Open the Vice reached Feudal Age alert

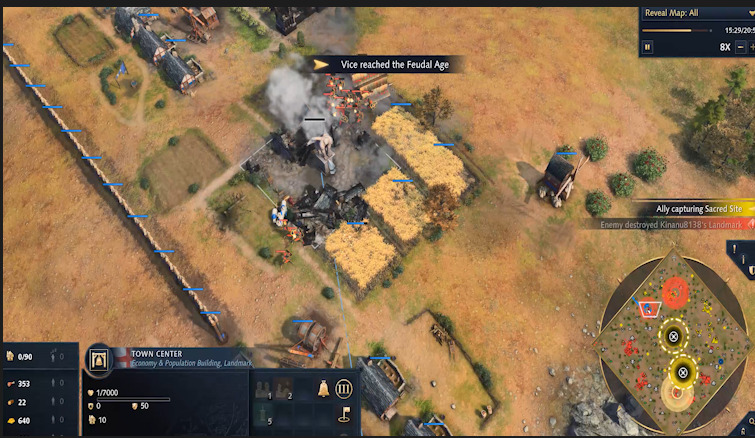click(x=382, y=64)
